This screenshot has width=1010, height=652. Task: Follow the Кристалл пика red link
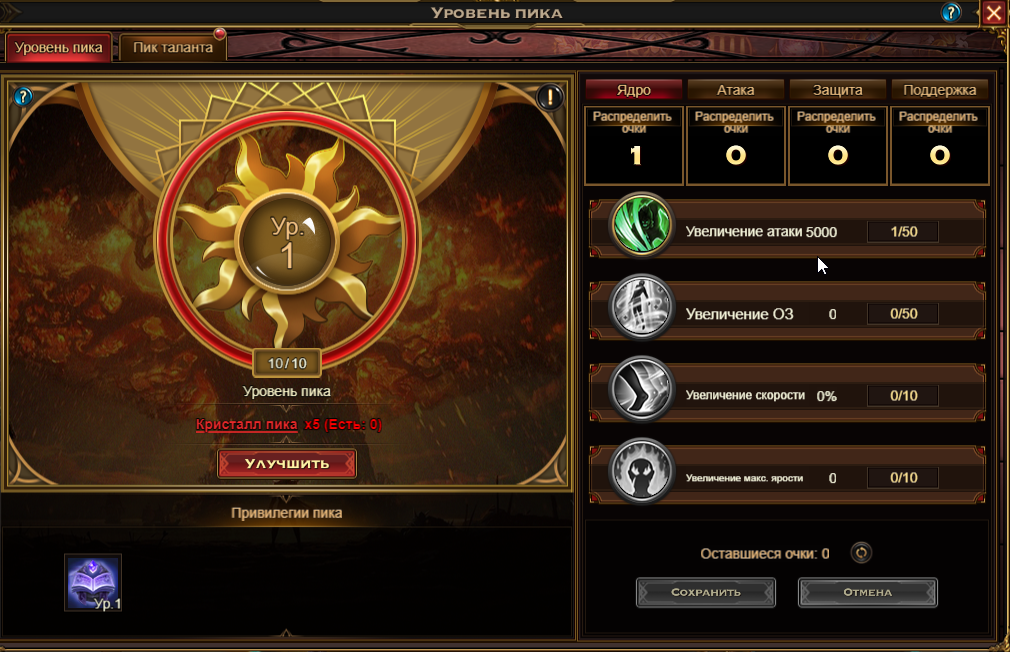pyautogui.click(x=247, y=425)
